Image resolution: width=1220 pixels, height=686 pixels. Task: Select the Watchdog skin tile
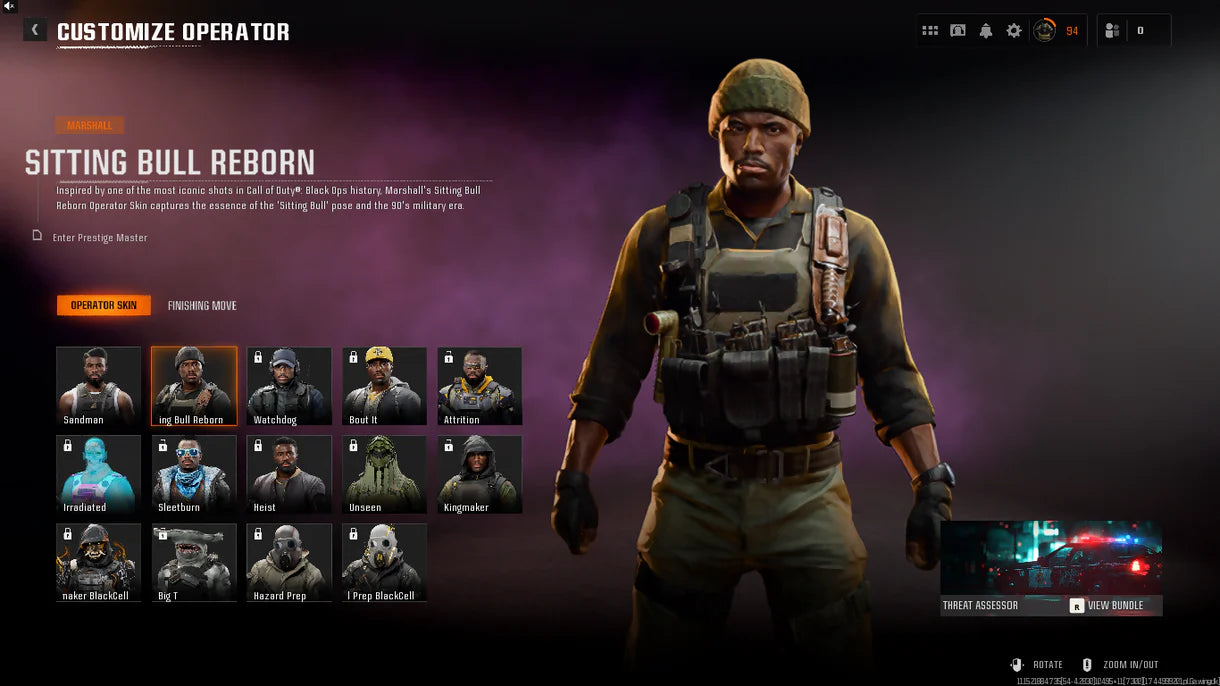pos(289,386)
